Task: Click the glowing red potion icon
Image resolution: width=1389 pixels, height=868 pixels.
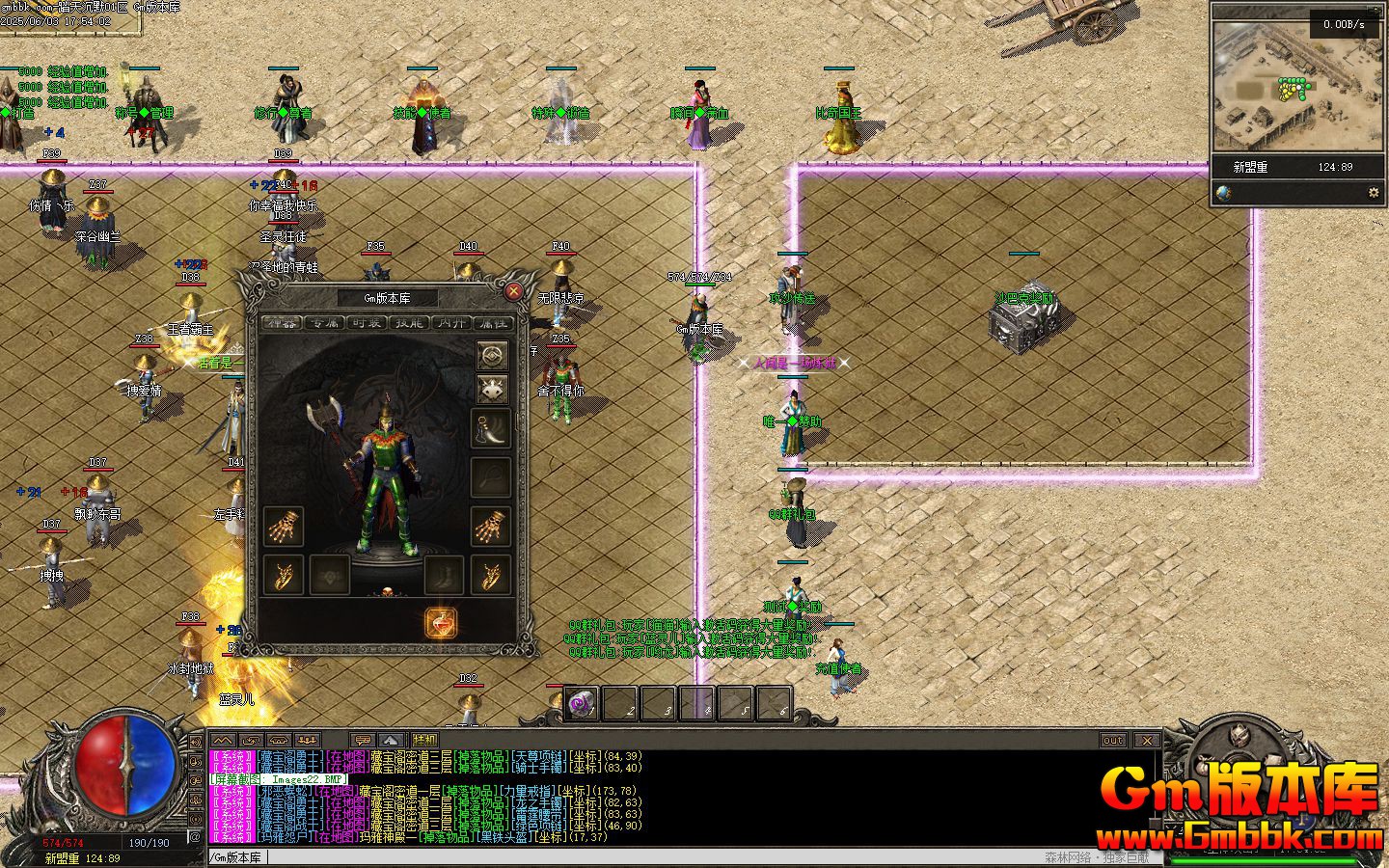Action: (440, 623)
